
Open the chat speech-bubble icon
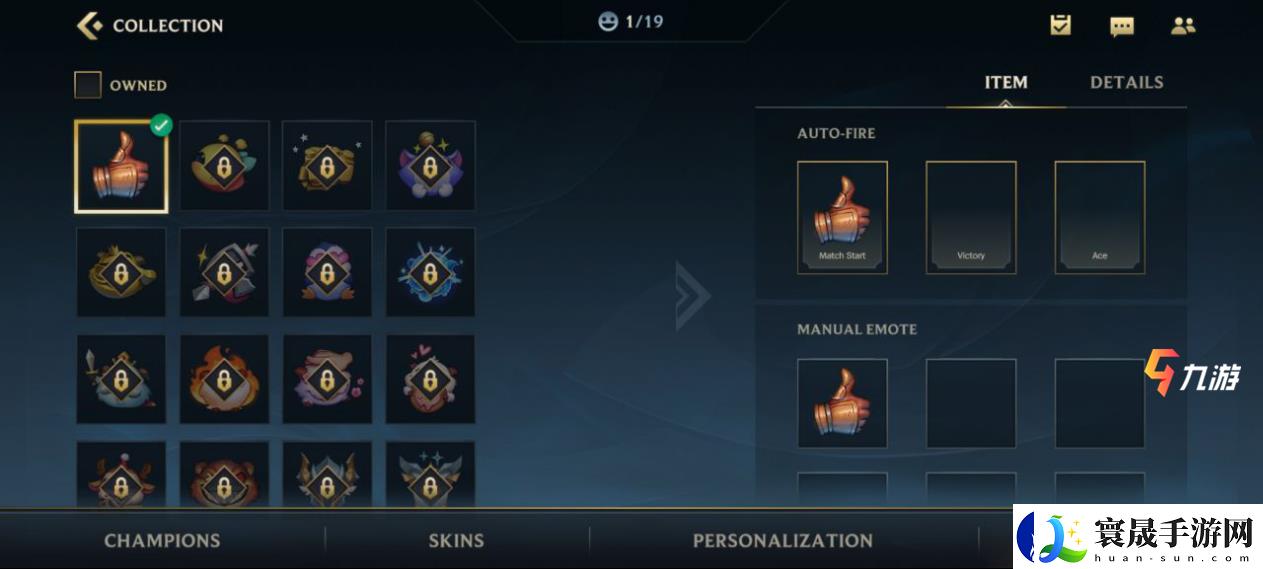pos(1122,26)
